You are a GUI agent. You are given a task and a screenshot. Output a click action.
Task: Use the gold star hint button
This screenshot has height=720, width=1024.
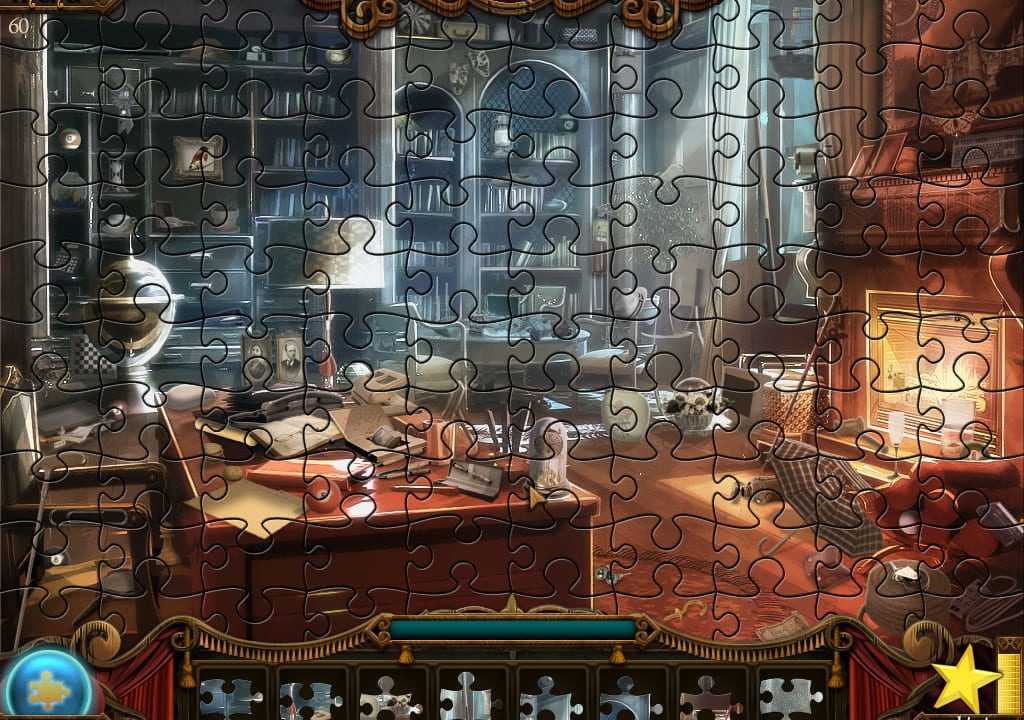pos(965,680)
